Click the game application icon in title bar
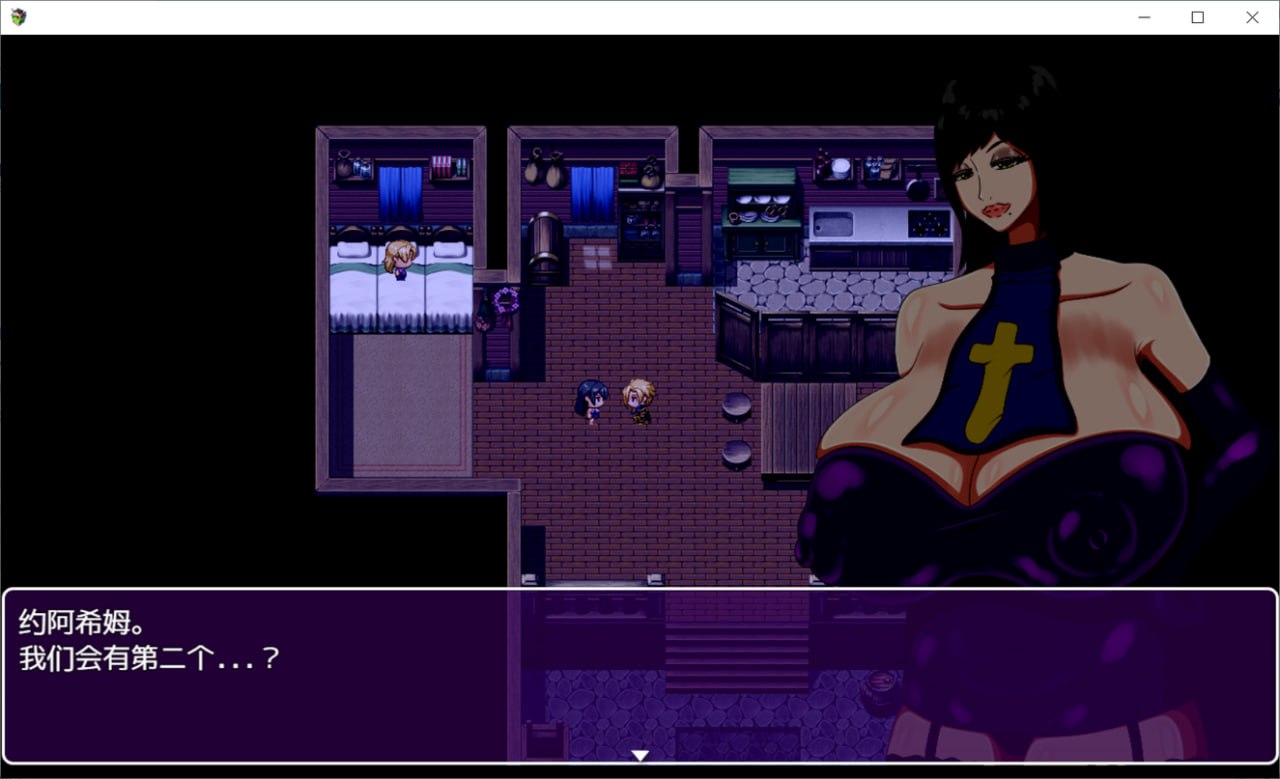The image size is (1280, 779). coord(17,16)
